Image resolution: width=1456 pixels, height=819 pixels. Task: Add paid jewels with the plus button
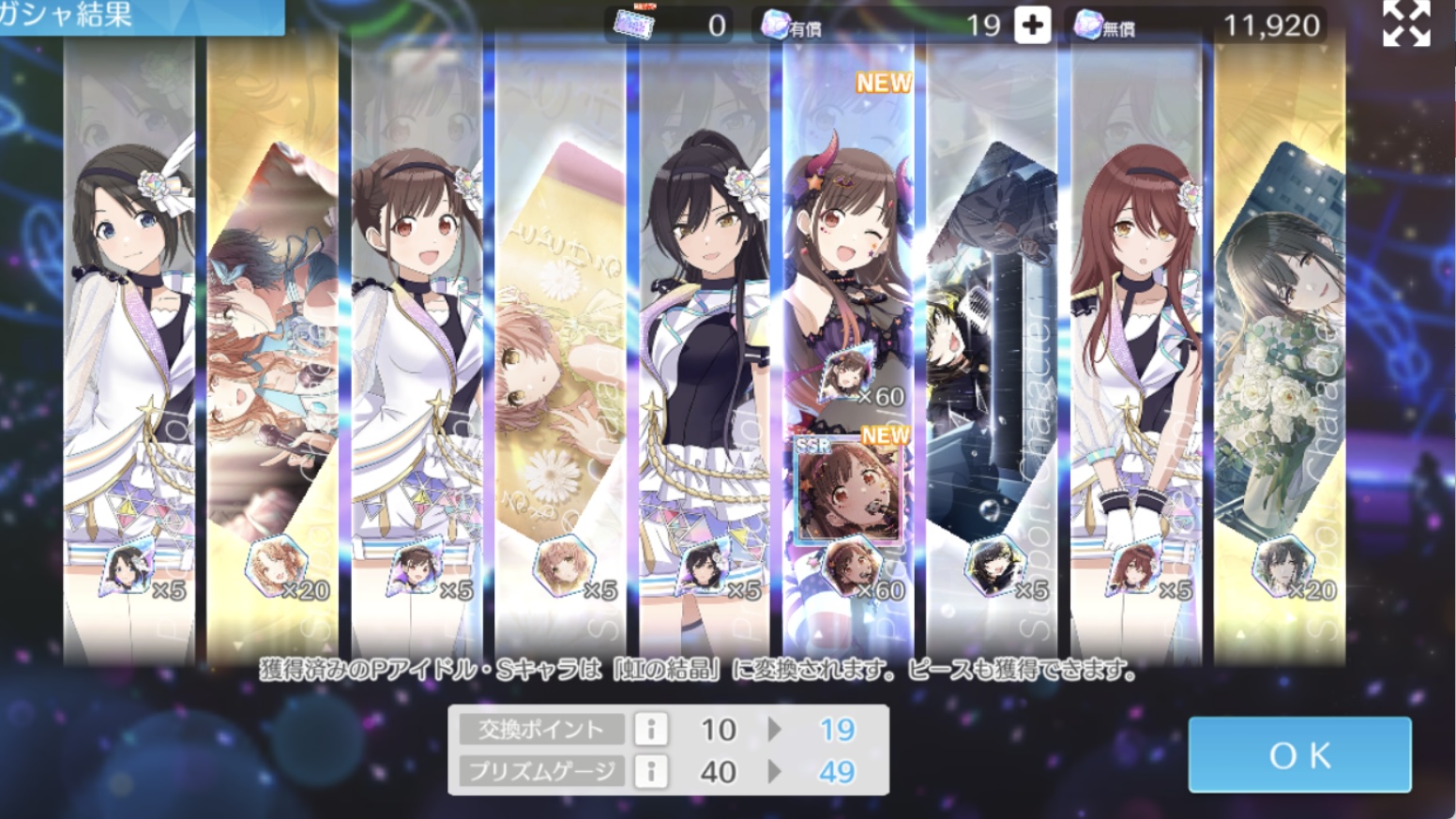pyautogui.click(x=1032, y=25)
